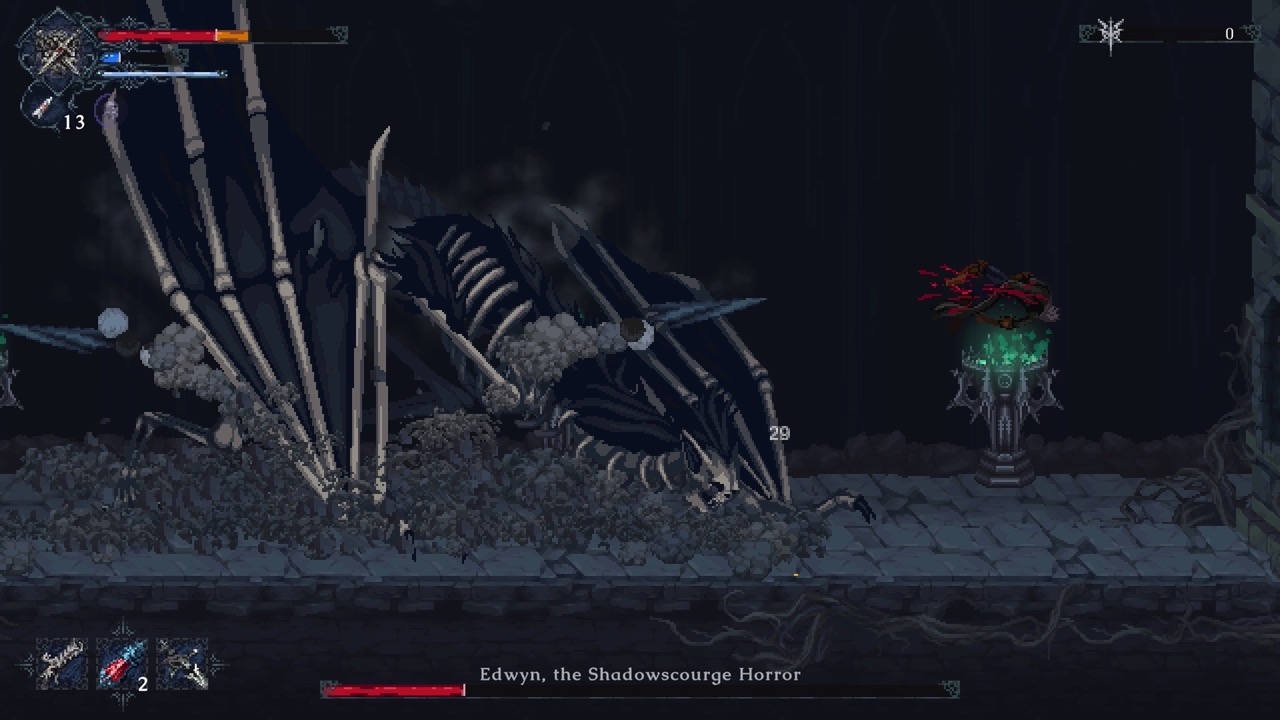Click the silver sword currency icon top-right
Image resolution: width=1280 pixels, height=720 pixels.
(1110, 33)
